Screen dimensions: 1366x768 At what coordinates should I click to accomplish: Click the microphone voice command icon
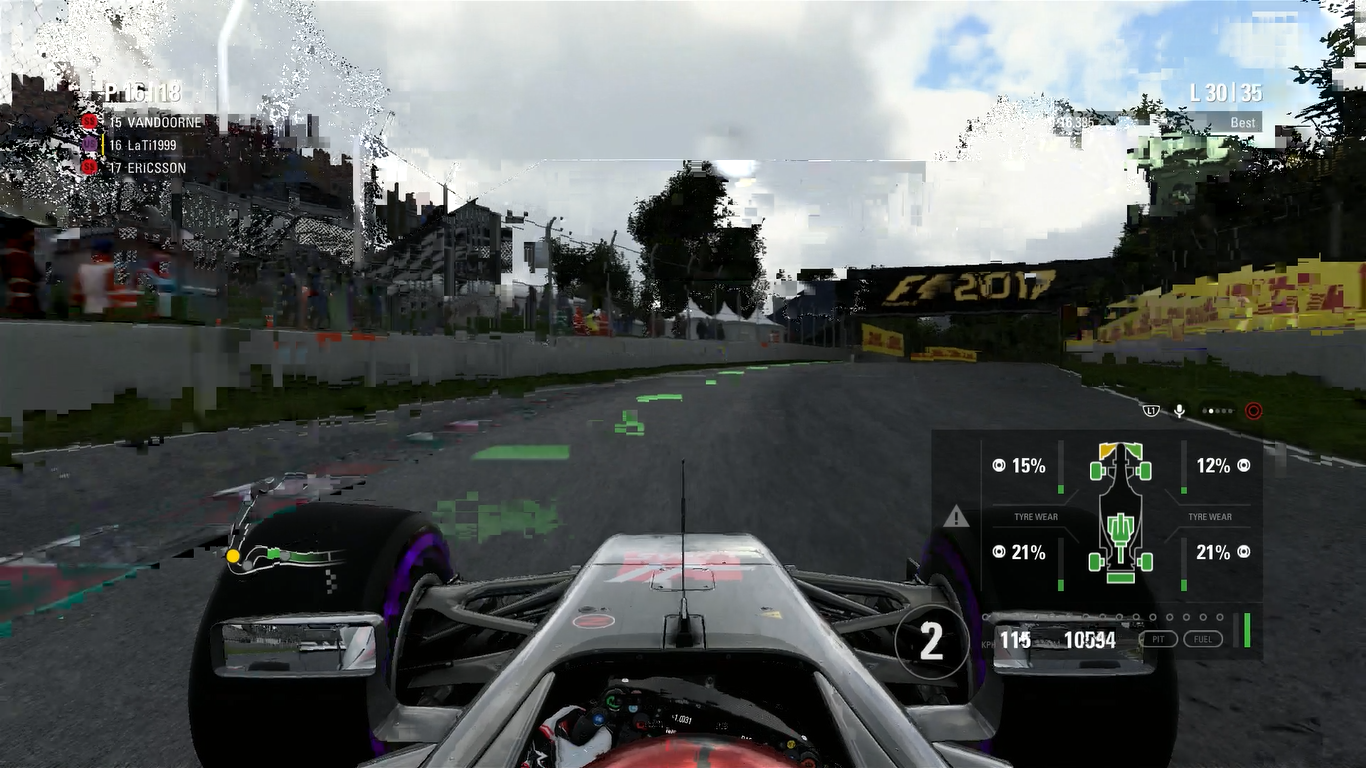(x=1180, y=411)
